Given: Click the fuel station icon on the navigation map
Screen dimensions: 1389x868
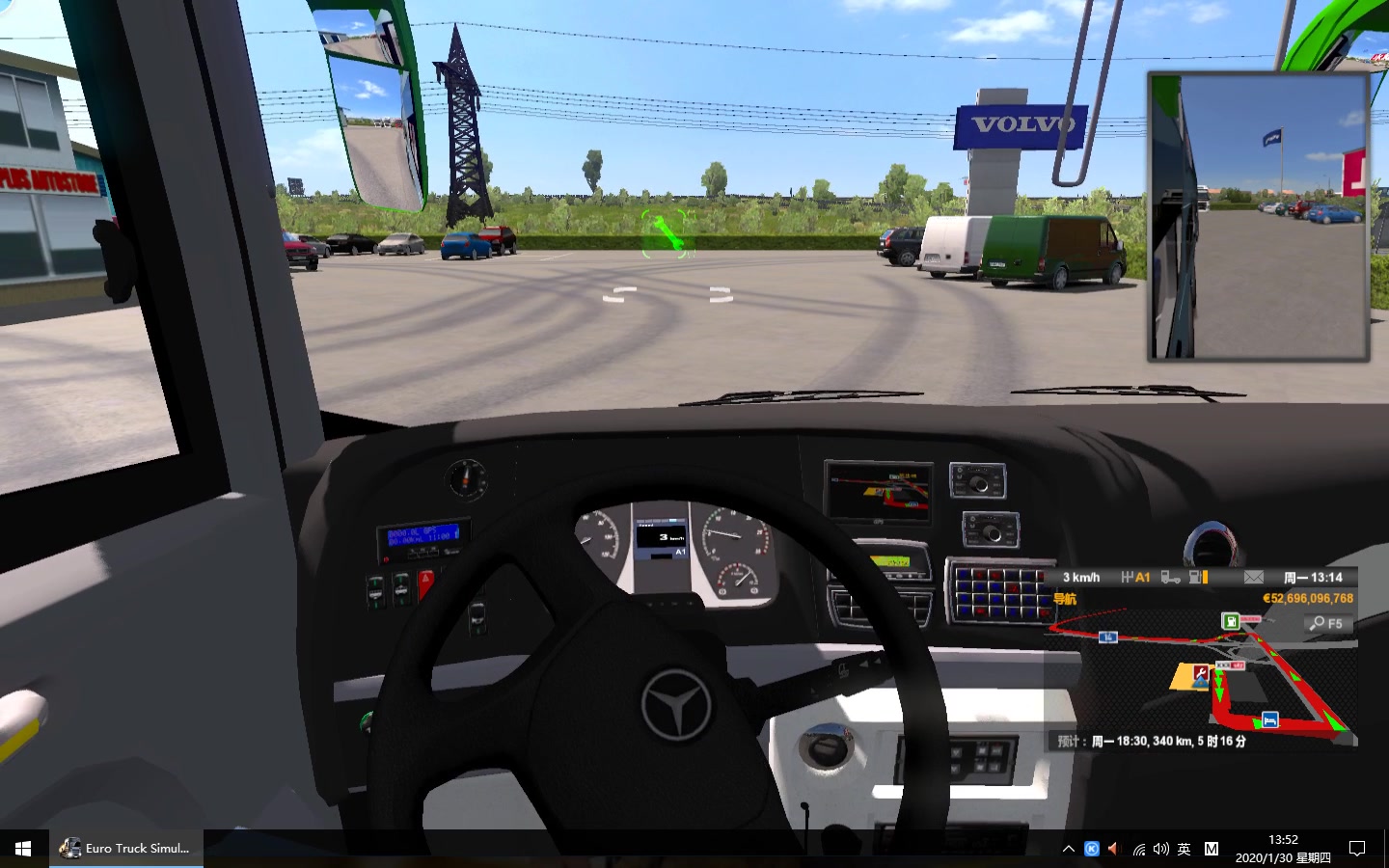Looking at the screenshot, I should tap(1232, 621).
